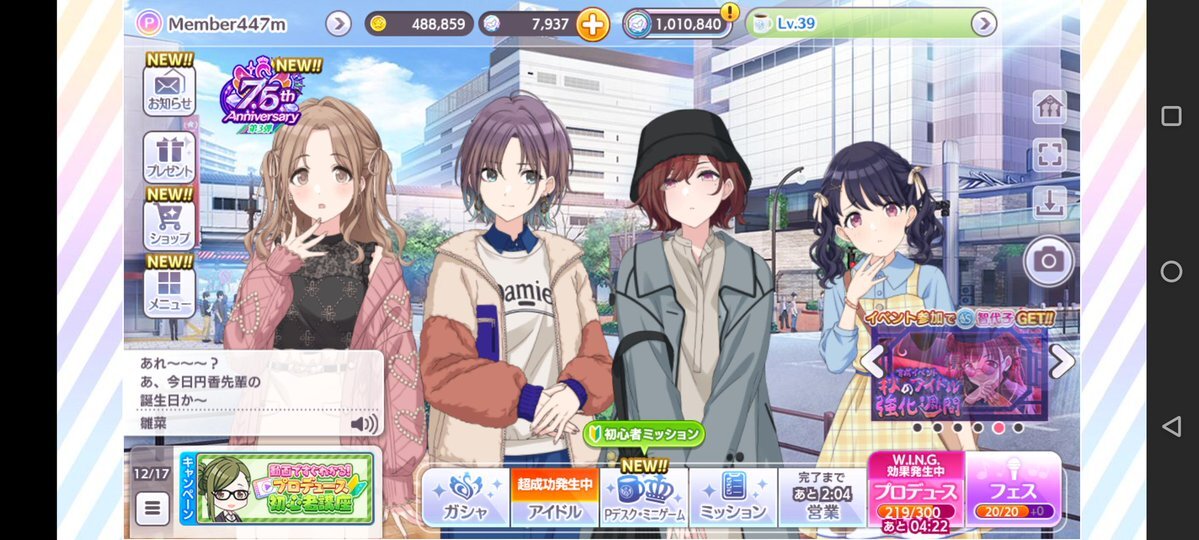Open the ショップ shop
Viewport: 1199px width, 540px height.
(169, 225)
